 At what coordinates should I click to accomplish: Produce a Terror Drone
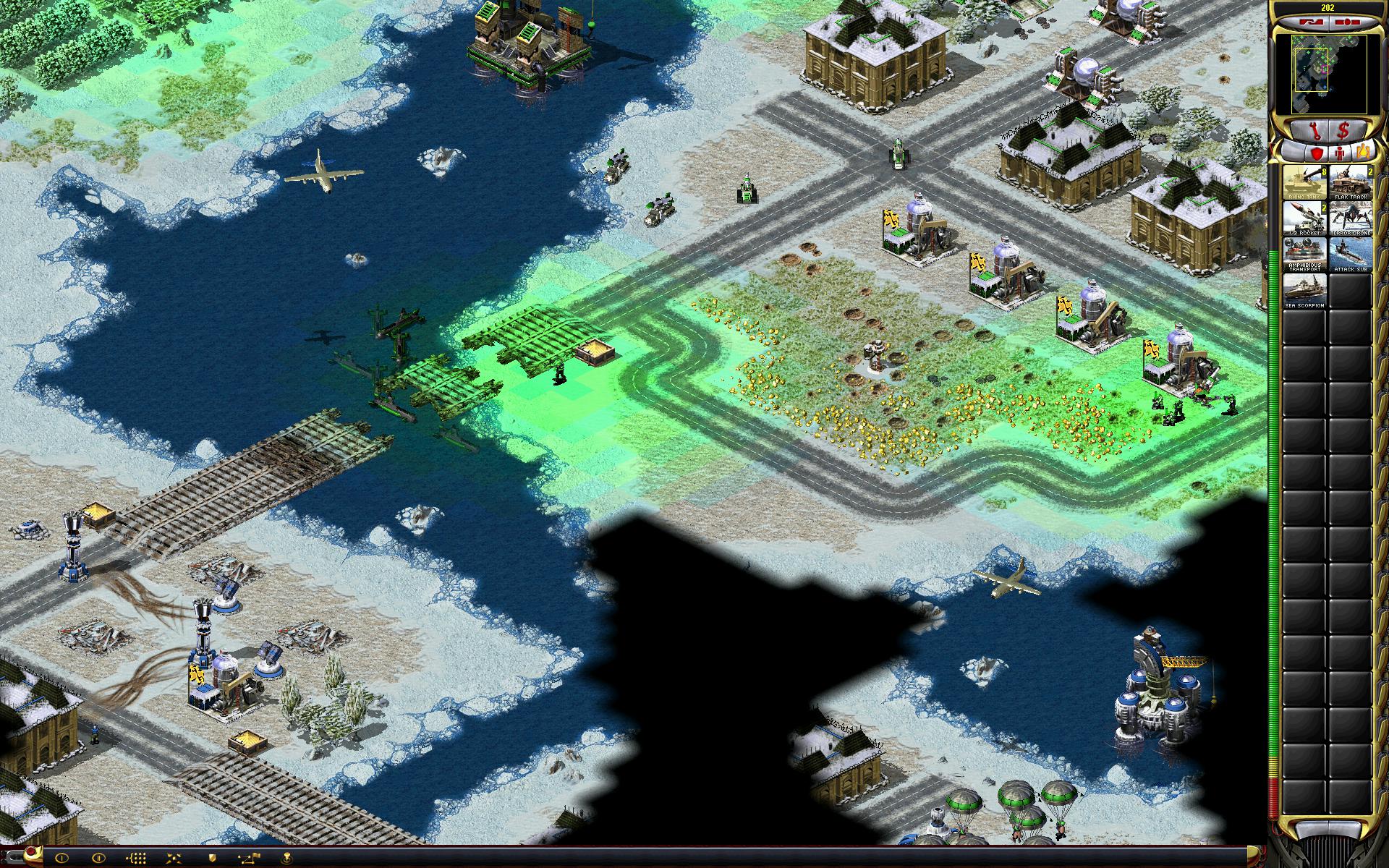click(x=1351, y=218)
